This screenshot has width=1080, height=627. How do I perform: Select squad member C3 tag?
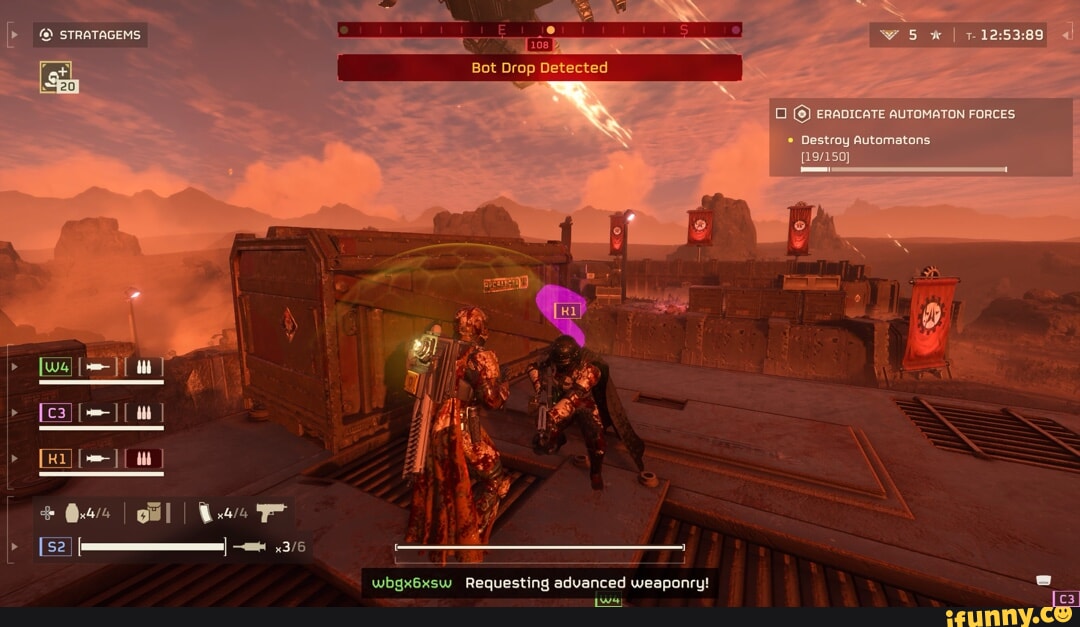55,413
